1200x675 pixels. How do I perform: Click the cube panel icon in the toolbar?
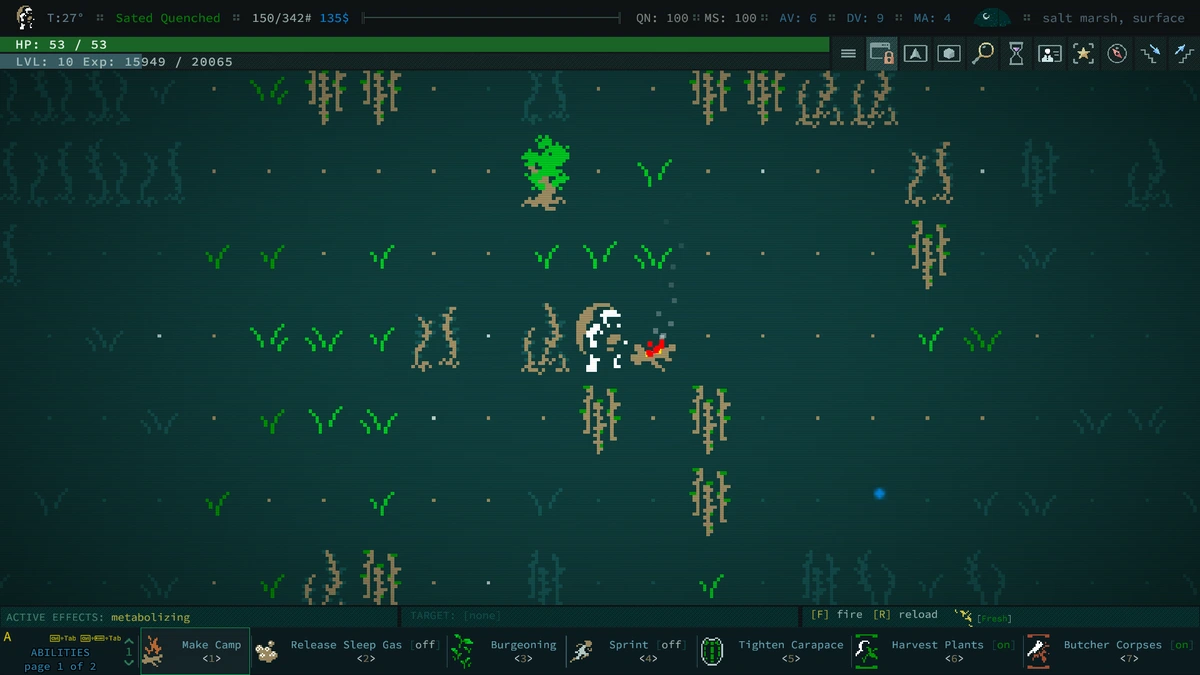pos(949,54)
